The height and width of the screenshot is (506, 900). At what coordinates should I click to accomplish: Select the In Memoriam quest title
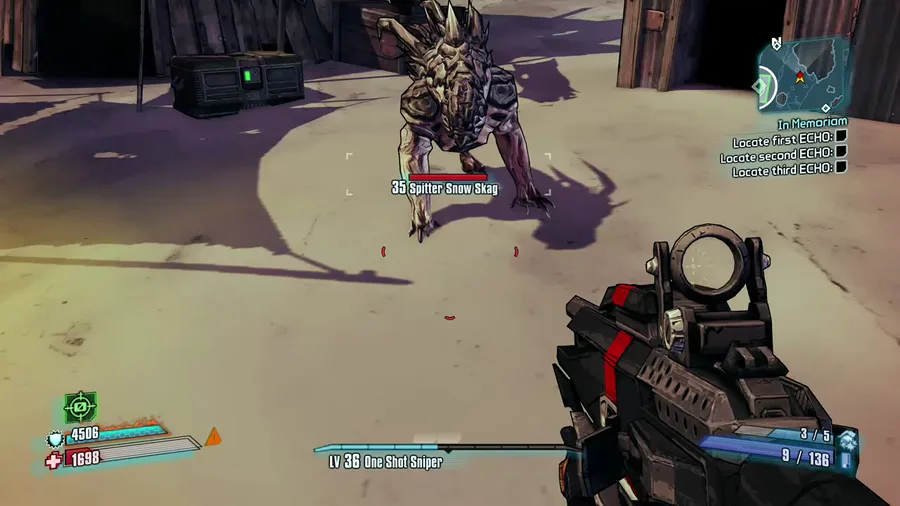(x=812, y=123)
